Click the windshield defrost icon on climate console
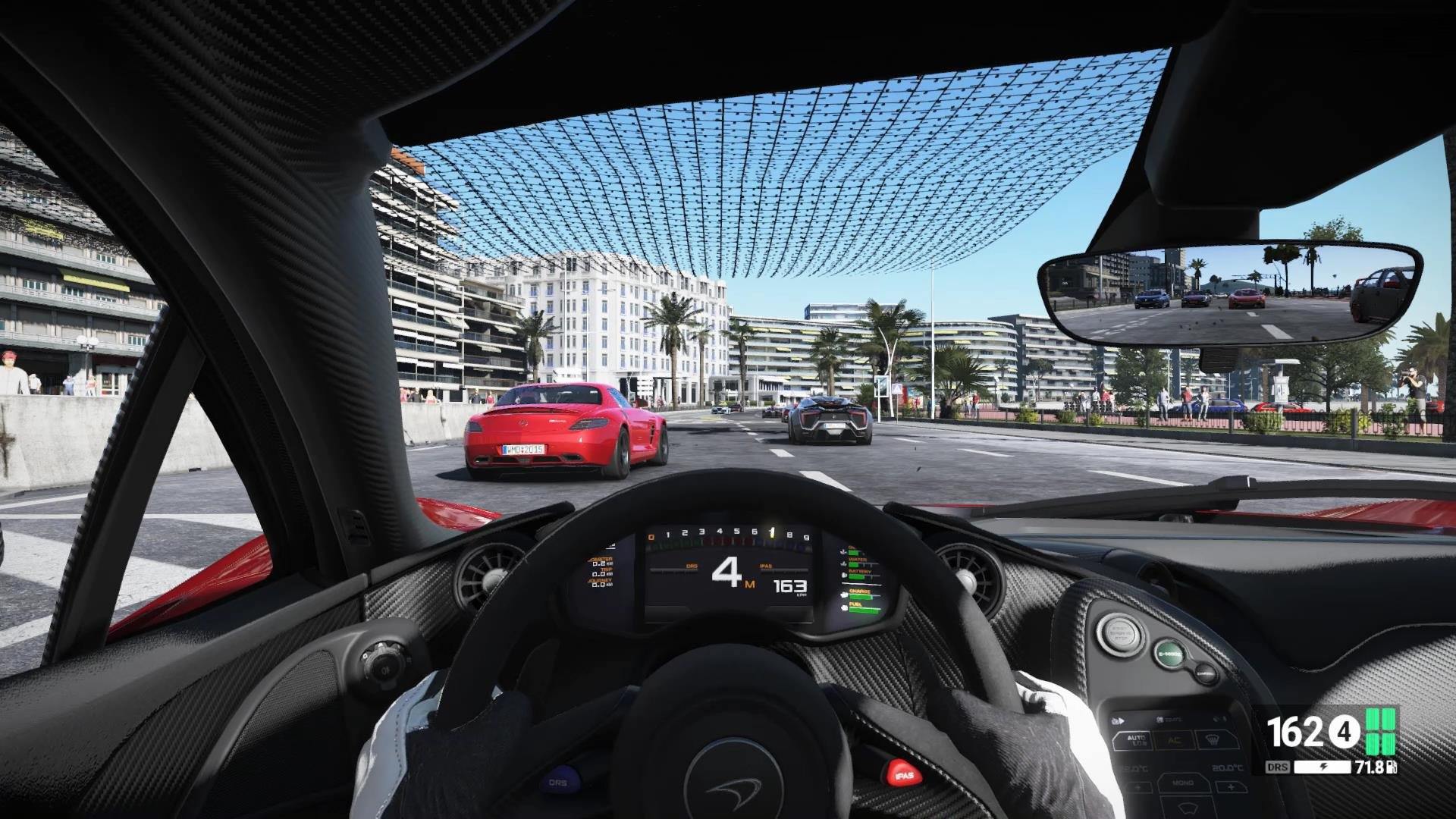The width and height of the screenshot is (1456, 819). [x=1212, y=740]
